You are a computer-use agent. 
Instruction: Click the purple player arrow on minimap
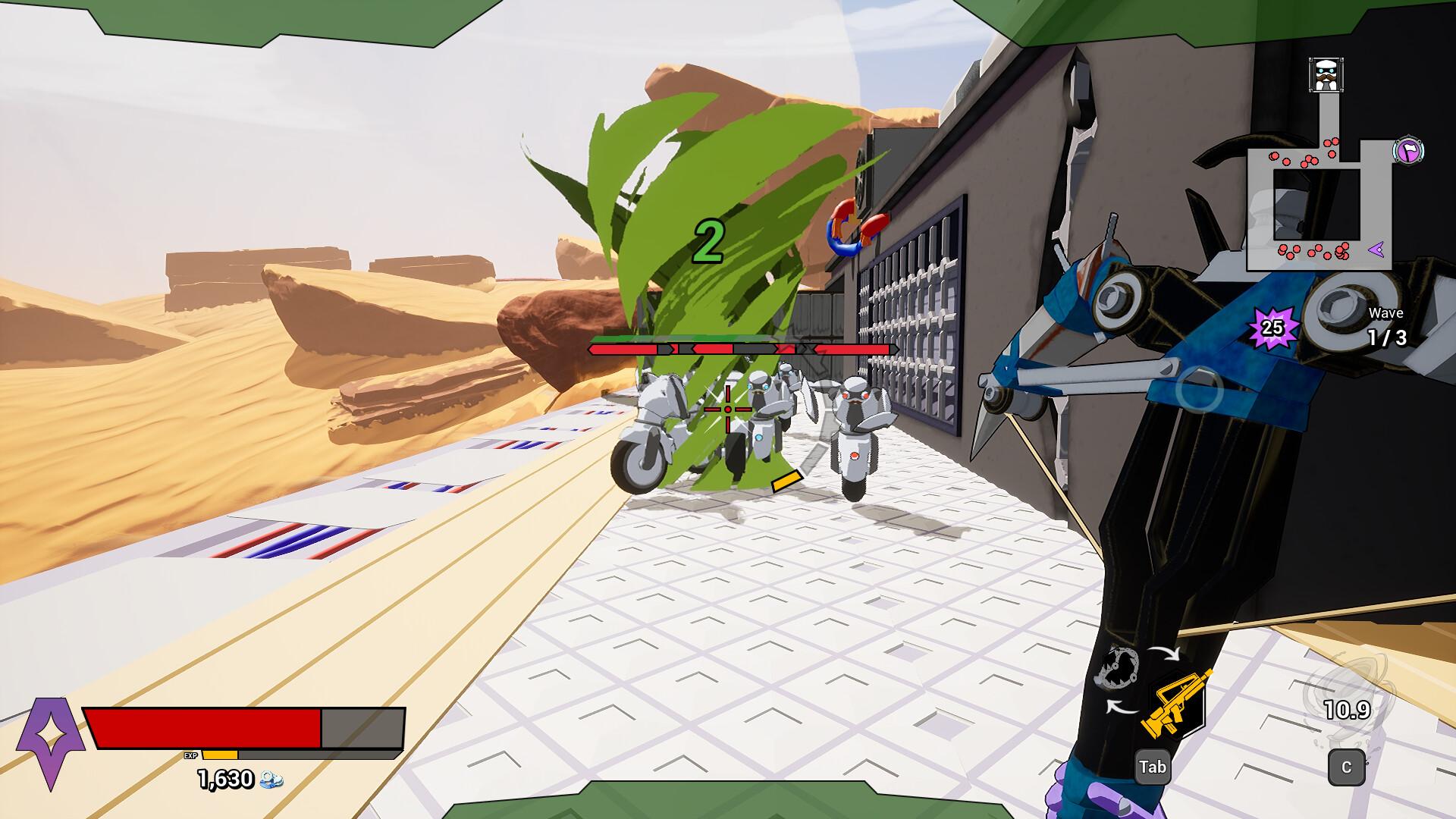[1378, 248]
